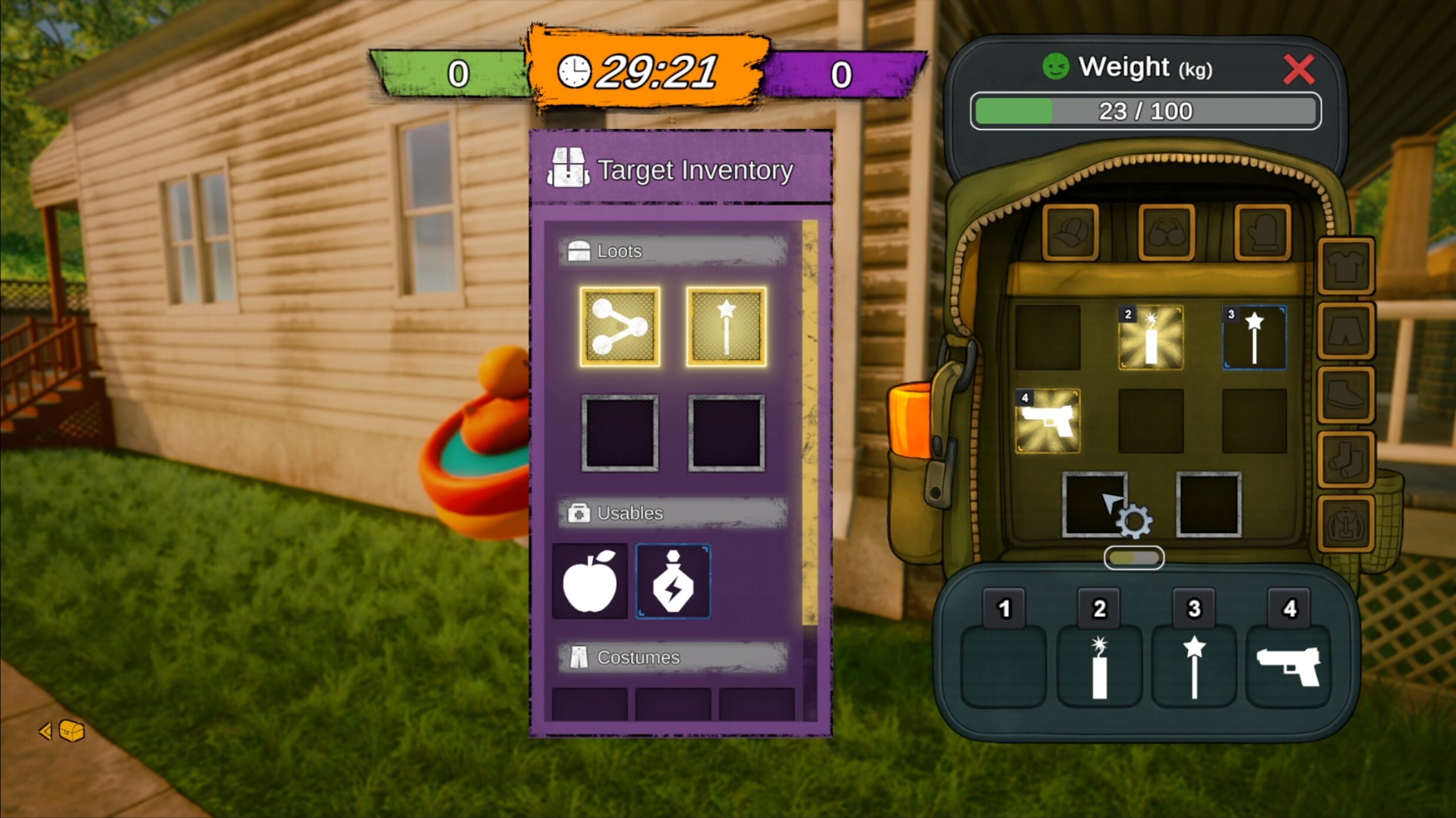Open the Costumes section

[x=673, y=657]
